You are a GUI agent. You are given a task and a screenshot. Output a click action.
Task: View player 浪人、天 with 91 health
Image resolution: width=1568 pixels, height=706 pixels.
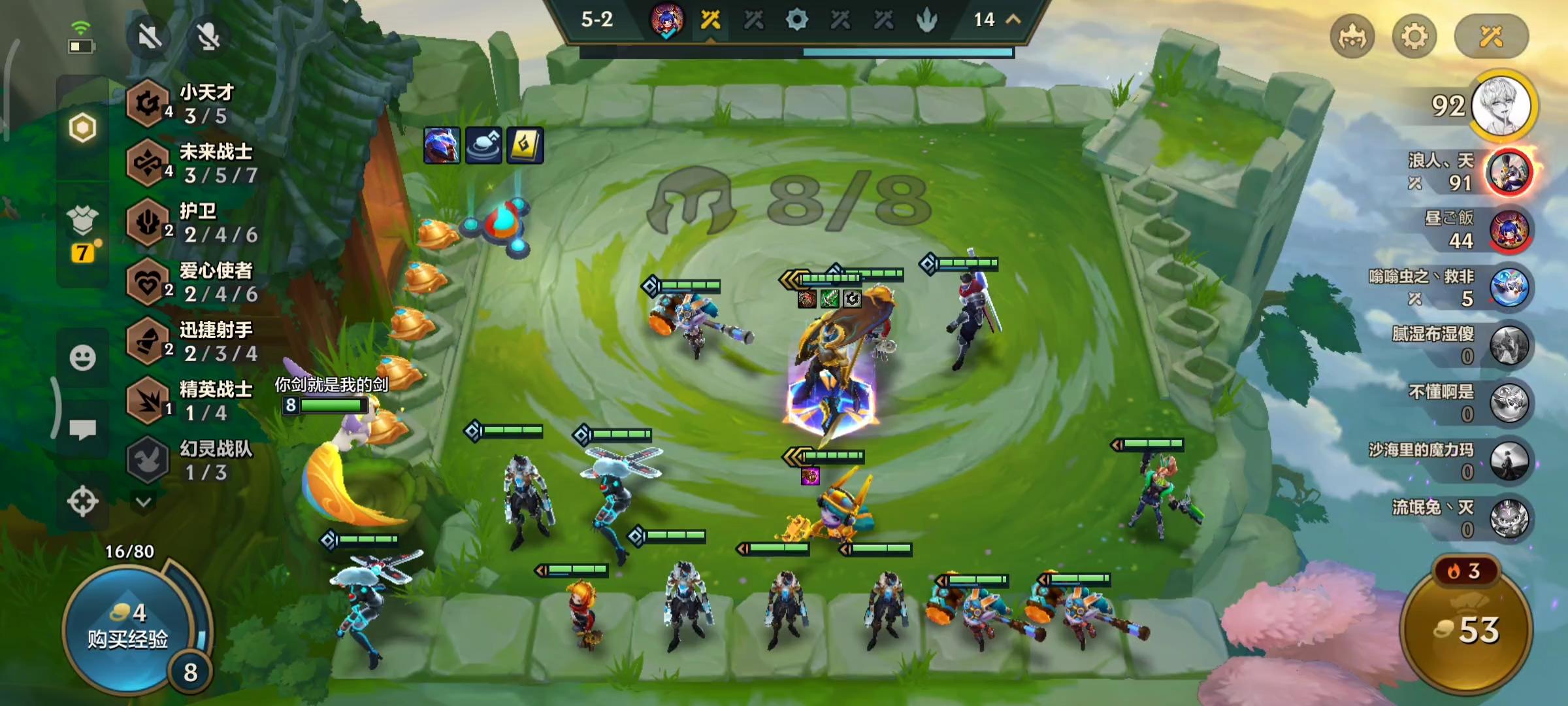coord(1509,173)
